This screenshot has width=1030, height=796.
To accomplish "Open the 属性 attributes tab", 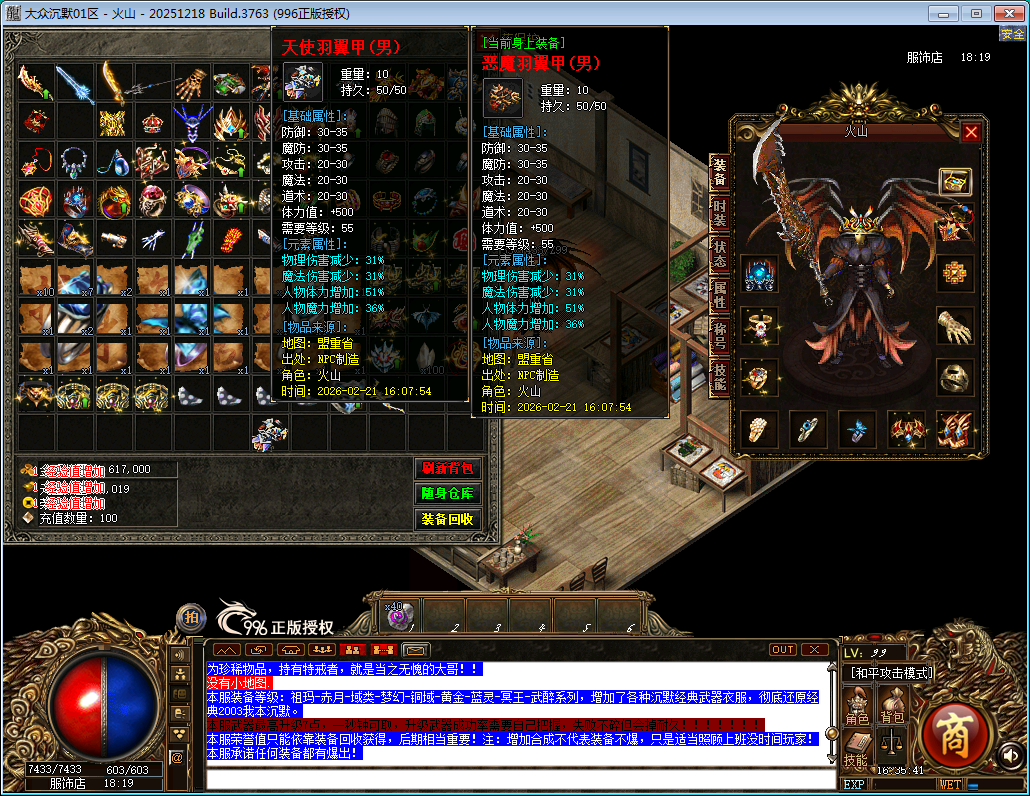I will coord(719,294).
